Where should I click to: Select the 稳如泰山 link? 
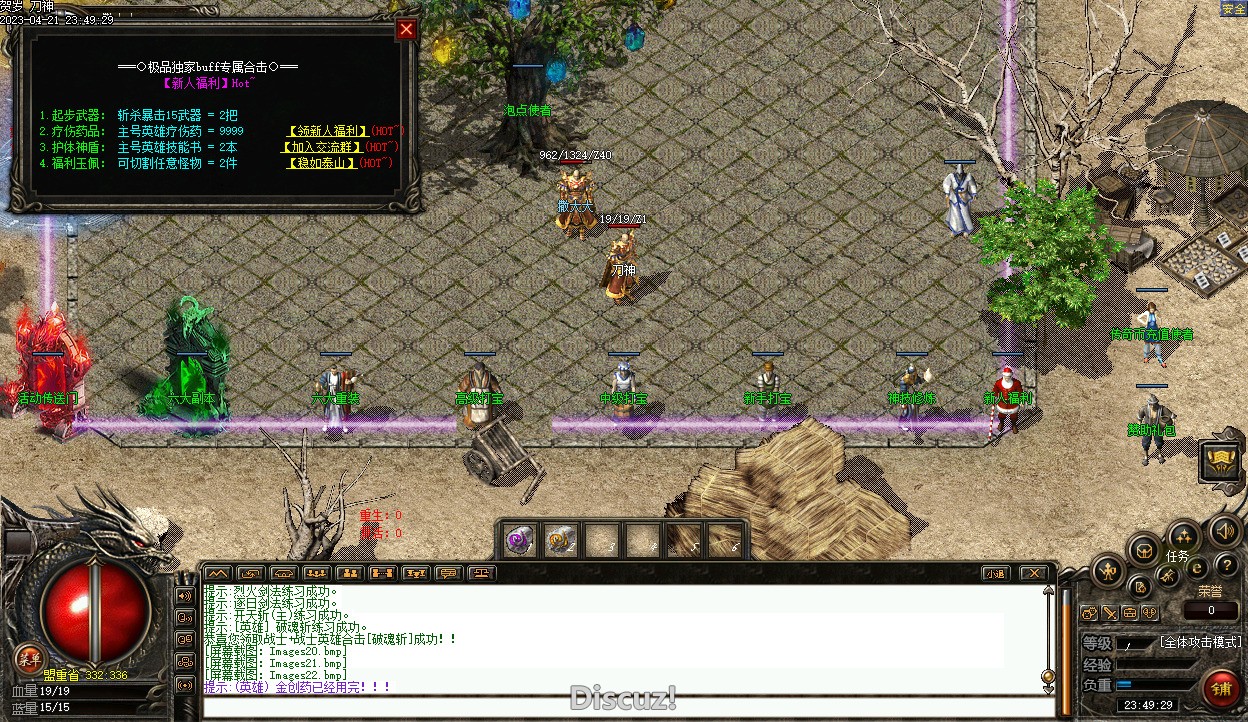click(x=322, y=163)
